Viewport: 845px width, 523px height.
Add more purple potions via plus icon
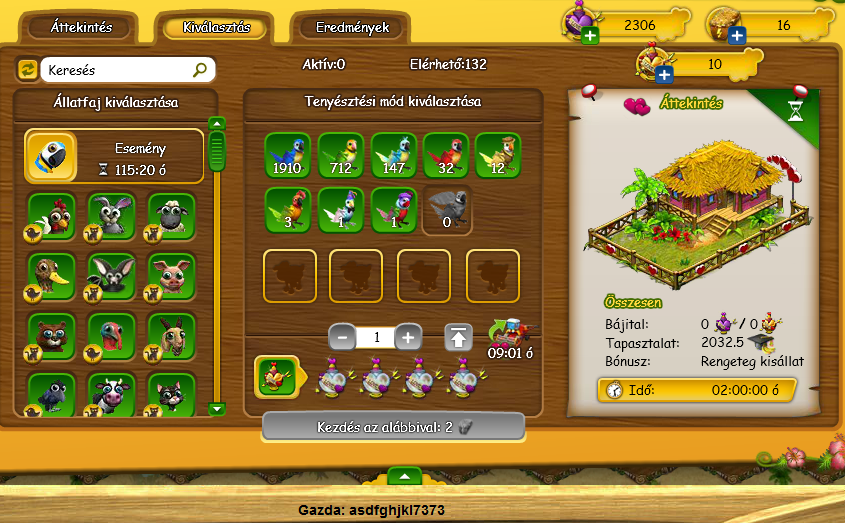pyautogui.click(x=588, y=37)
